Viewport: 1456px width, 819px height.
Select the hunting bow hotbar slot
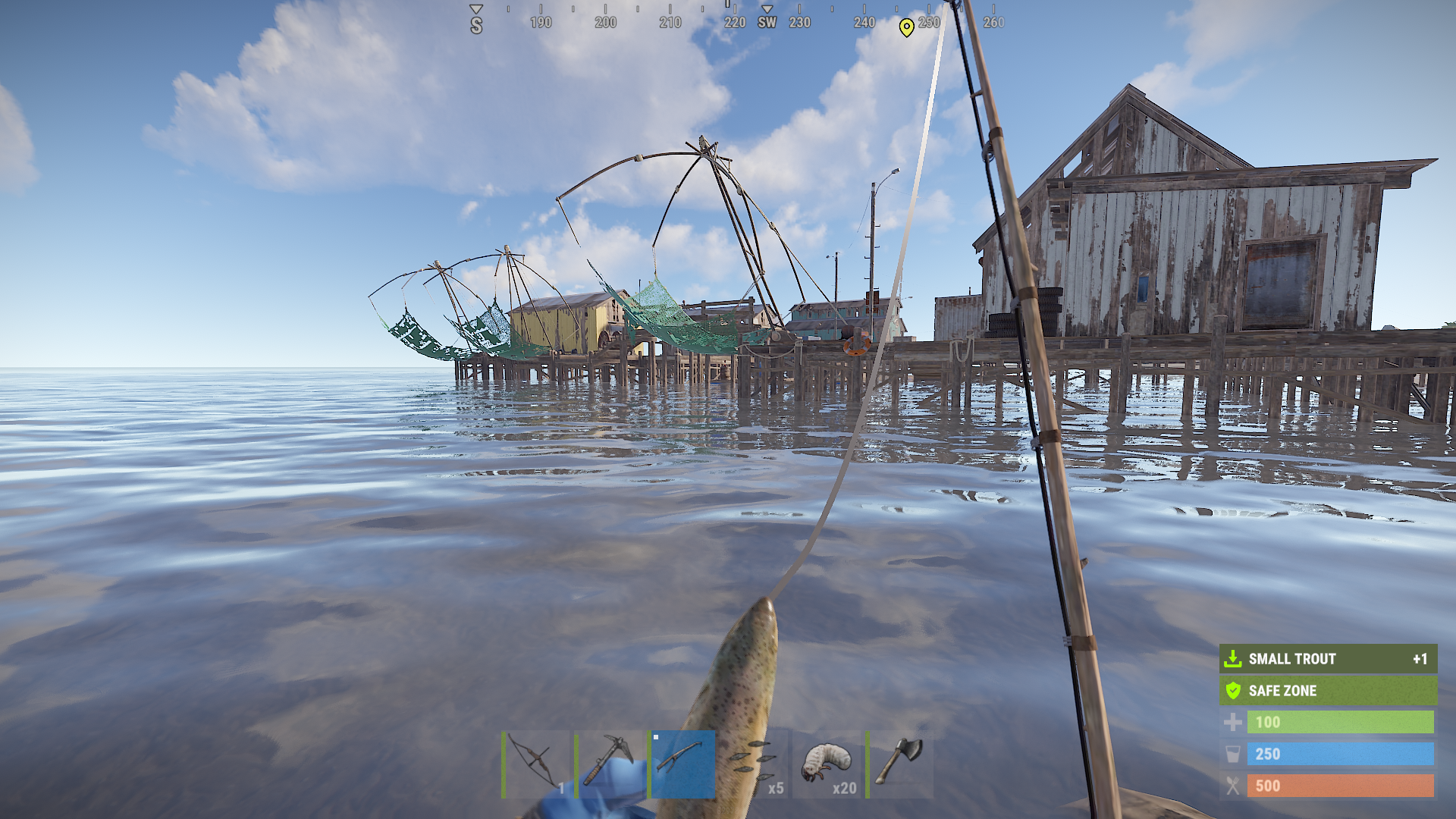[x=536, y=764]
